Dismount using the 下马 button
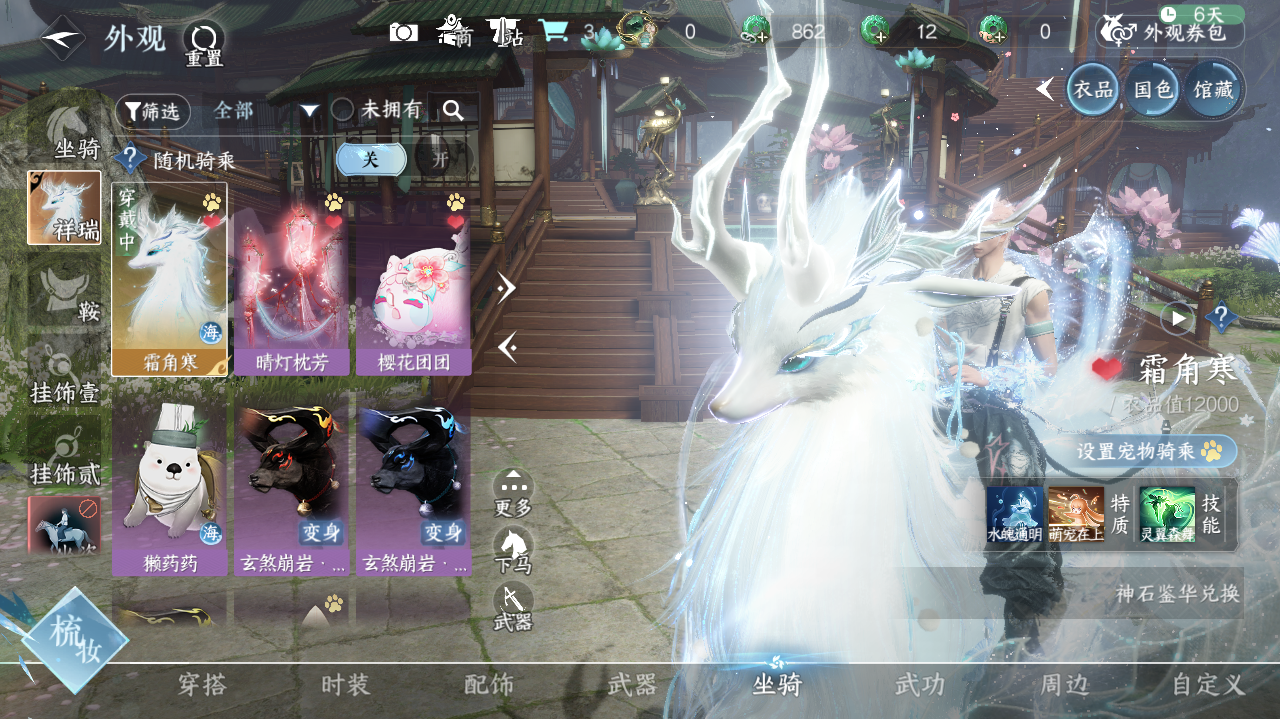The image size is (1280, 719). click(x=513, y=551)
